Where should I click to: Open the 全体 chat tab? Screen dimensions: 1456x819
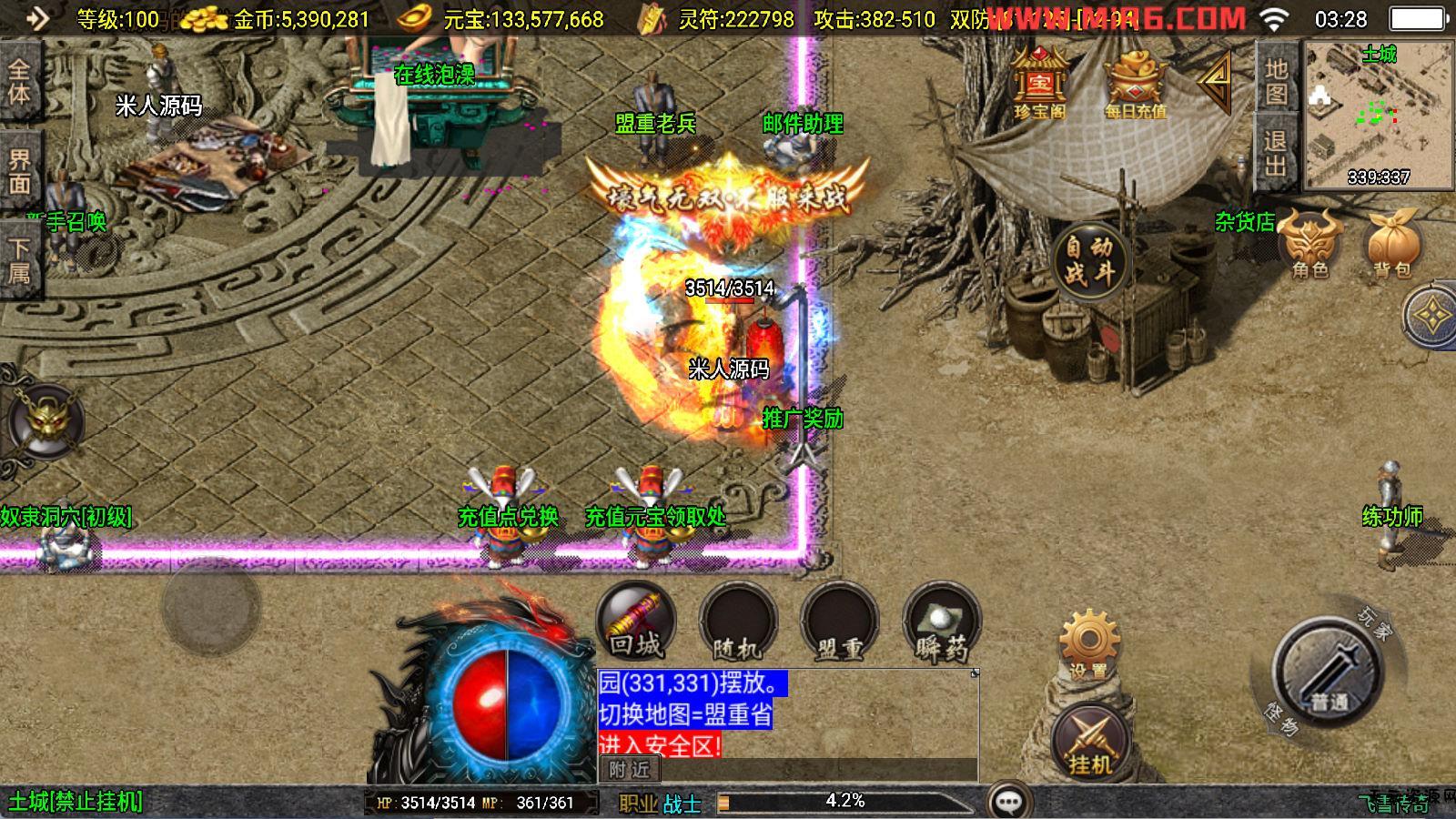click(19, 82)
